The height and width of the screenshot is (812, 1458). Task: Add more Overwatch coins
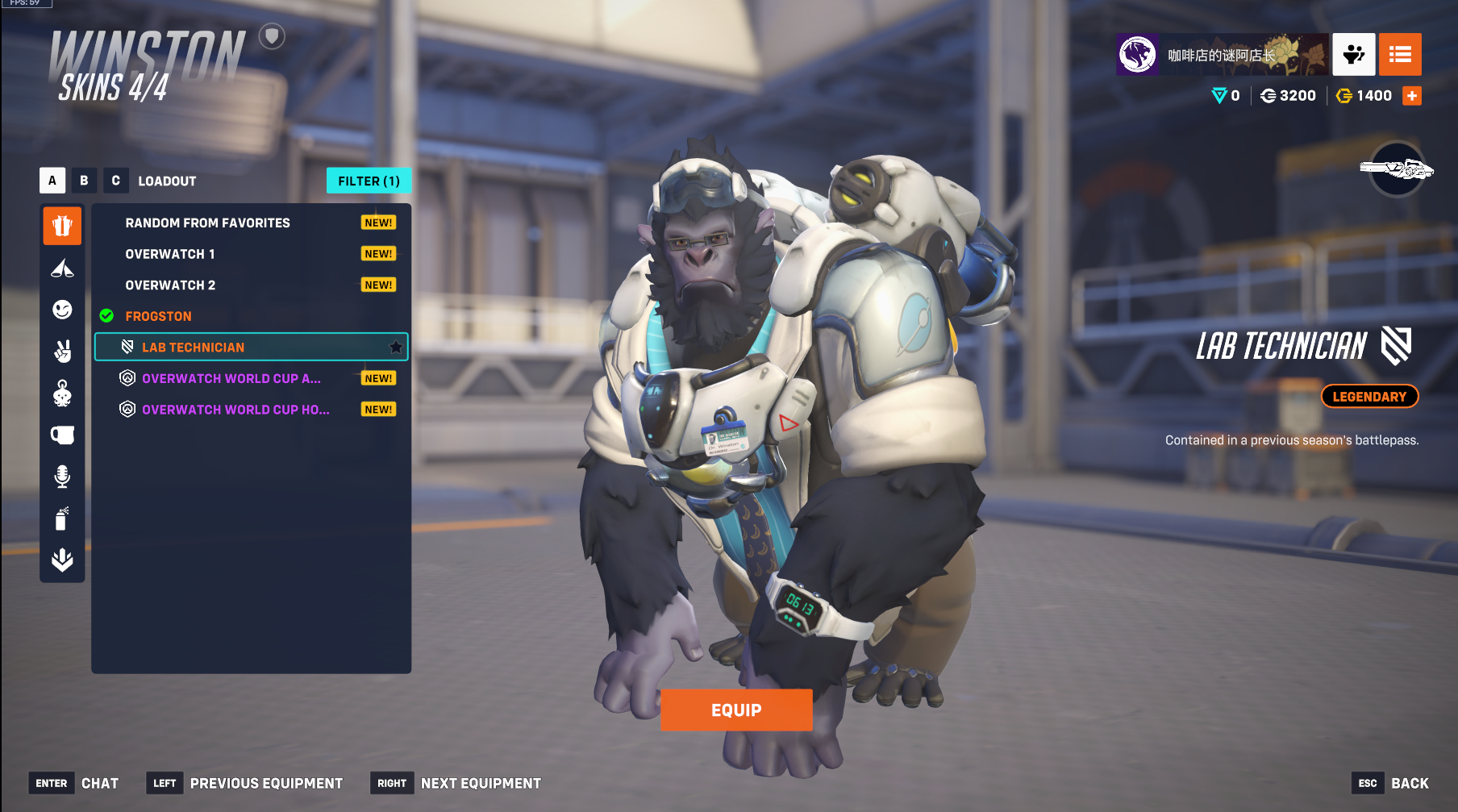(x=1412, y=96)
